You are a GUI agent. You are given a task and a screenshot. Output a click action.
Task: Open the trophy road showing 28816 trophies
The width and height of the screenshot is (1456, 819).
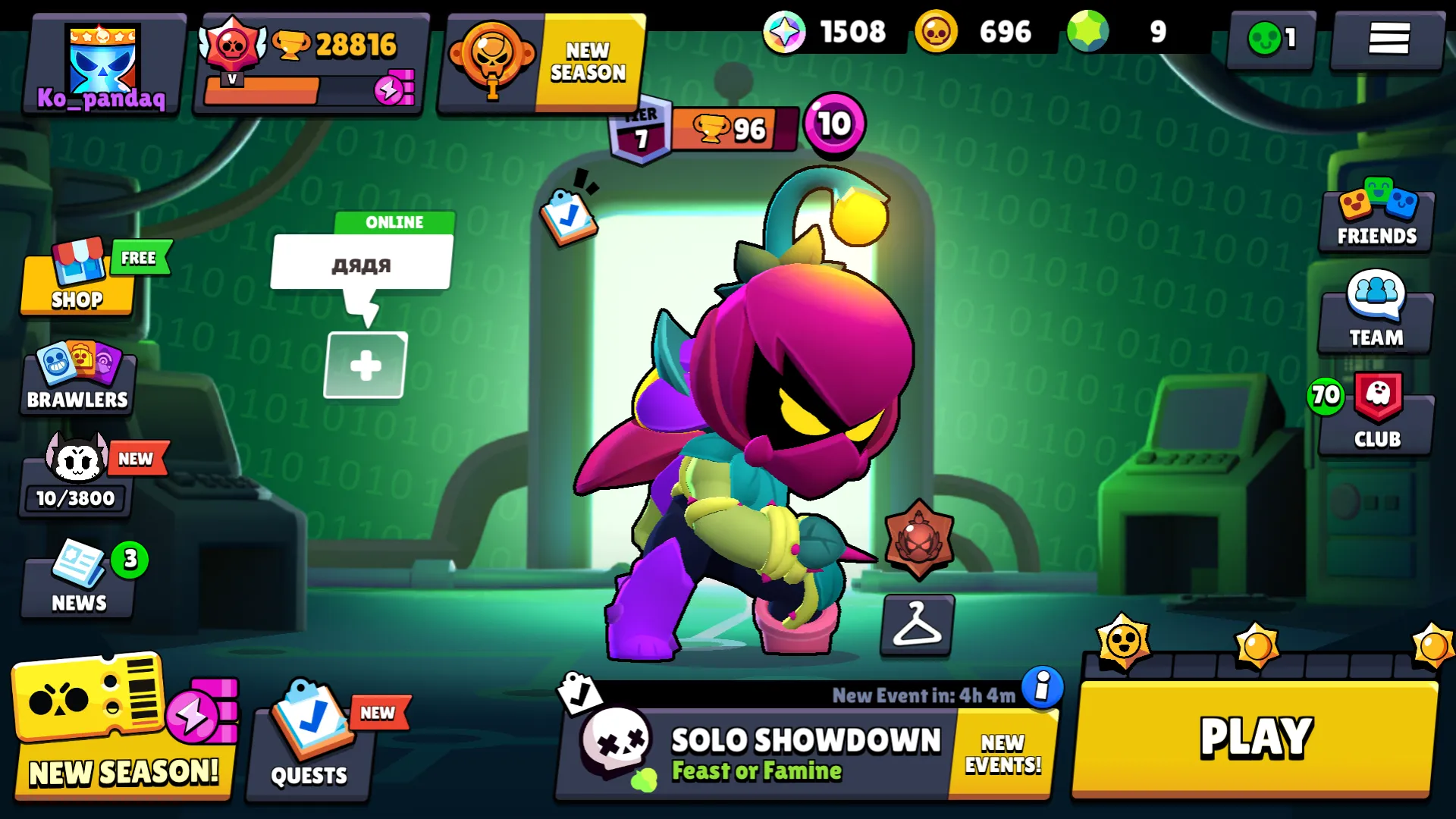311,45
